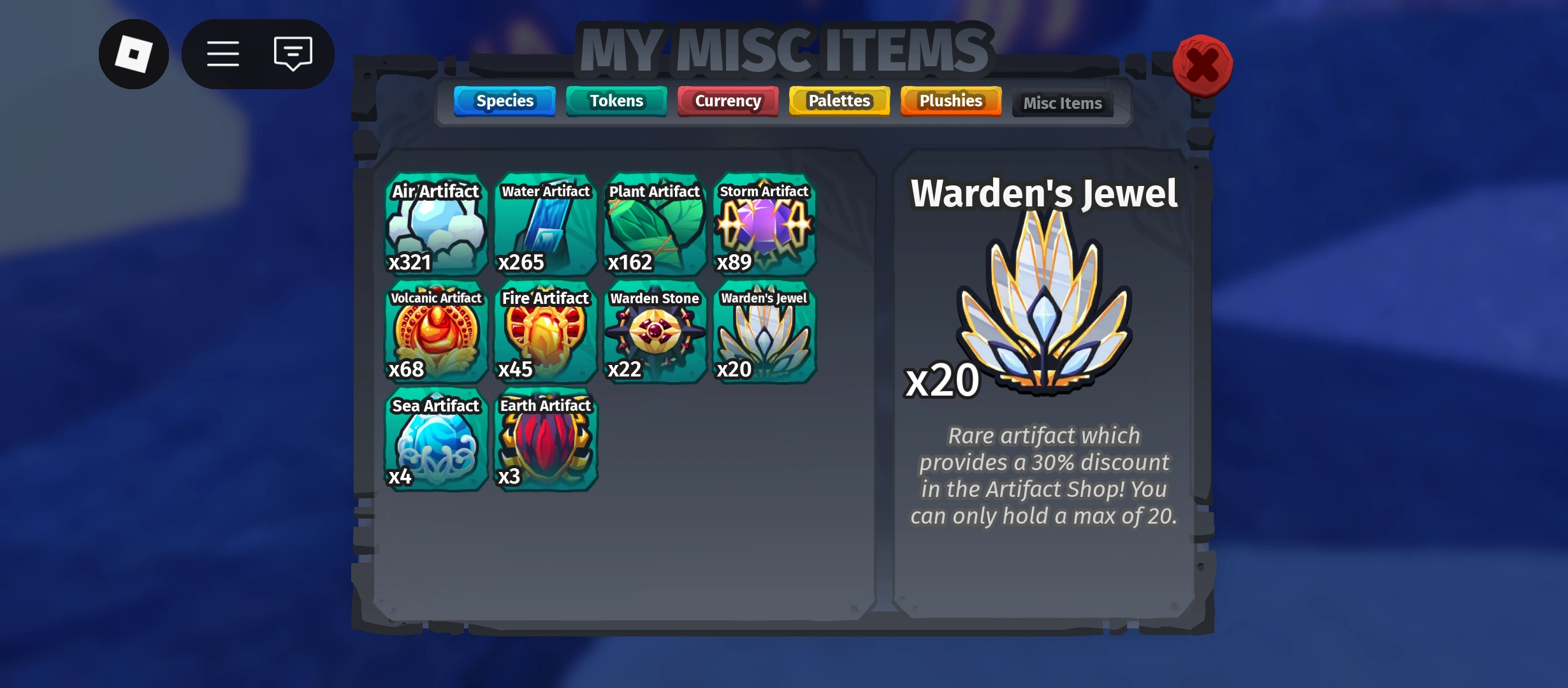The image size is (1568, 688).
Task: Close the My Misc Items window
Action: [x=1202, y=64]
